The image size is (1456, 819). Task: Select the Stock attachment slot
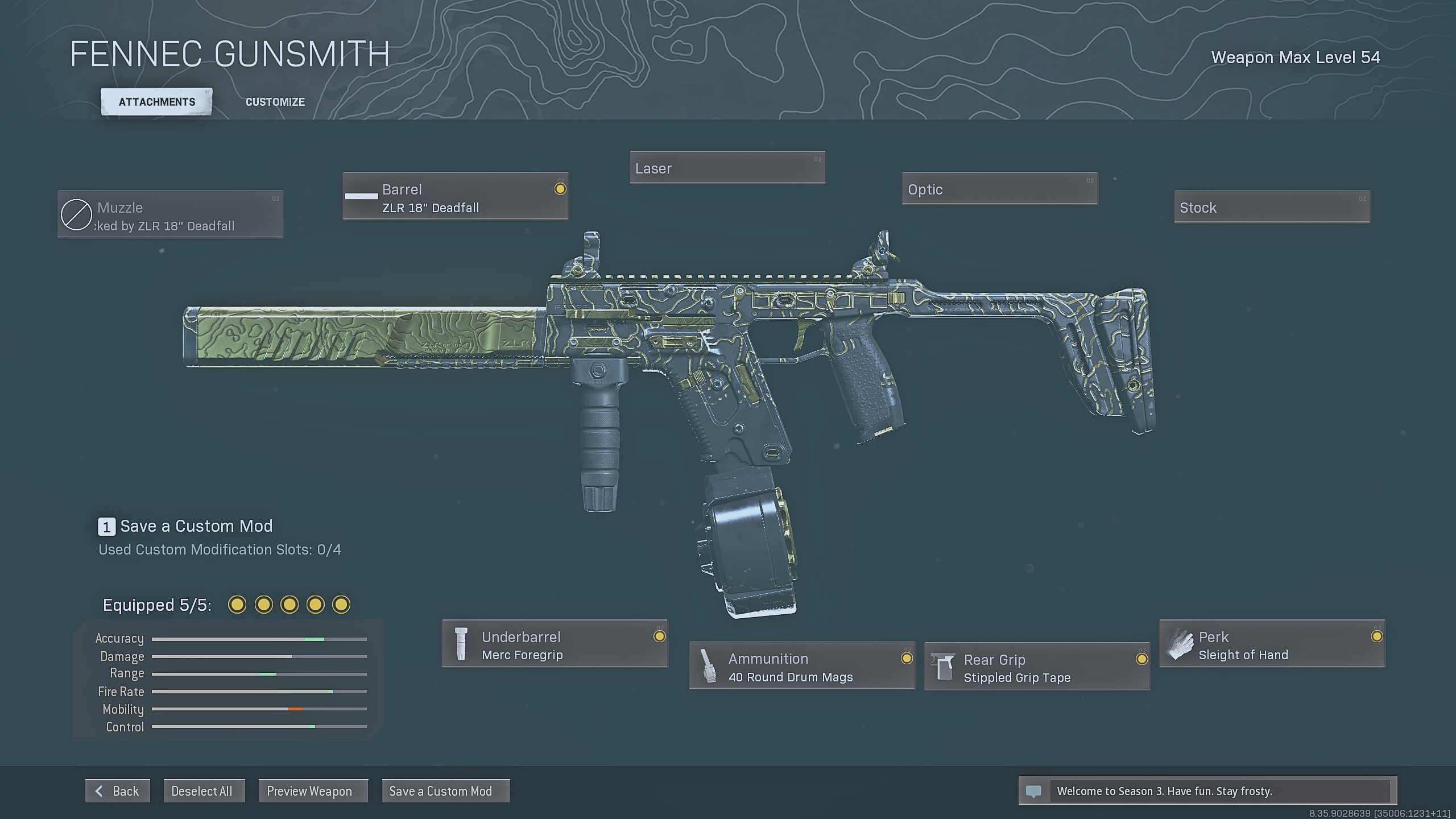point(1272,207)
